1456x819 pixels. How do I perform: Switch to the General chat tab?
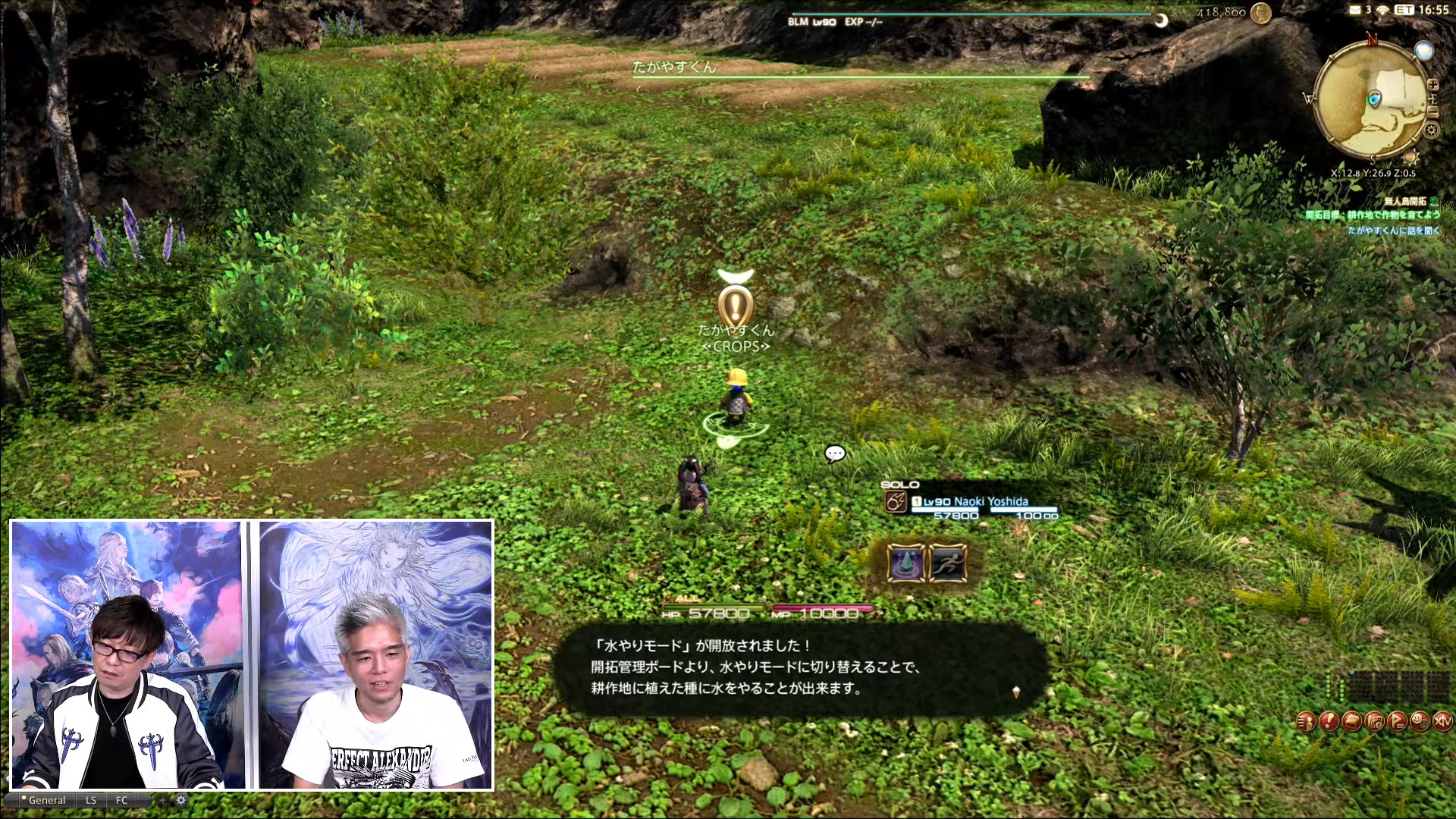(x=46, y=800)
